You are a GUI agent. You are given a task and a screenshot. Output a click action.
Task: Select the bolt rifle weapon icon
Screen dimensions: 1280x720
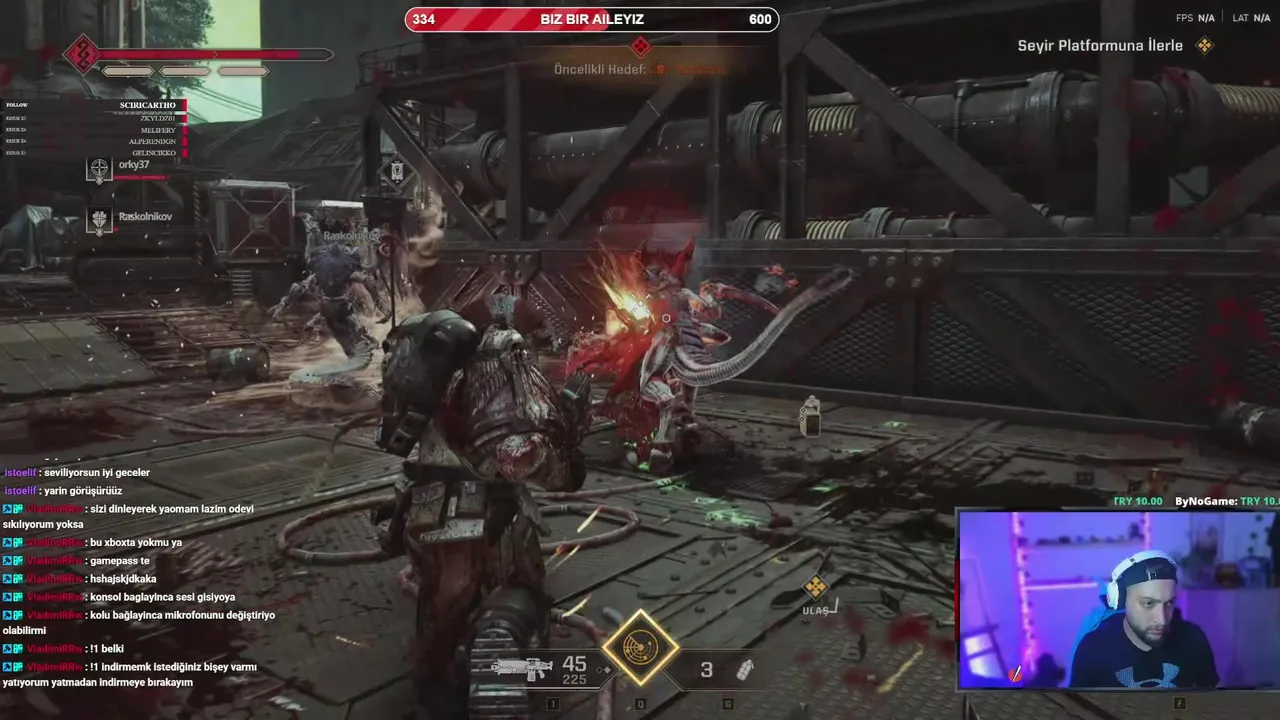(x=521, y=667)
